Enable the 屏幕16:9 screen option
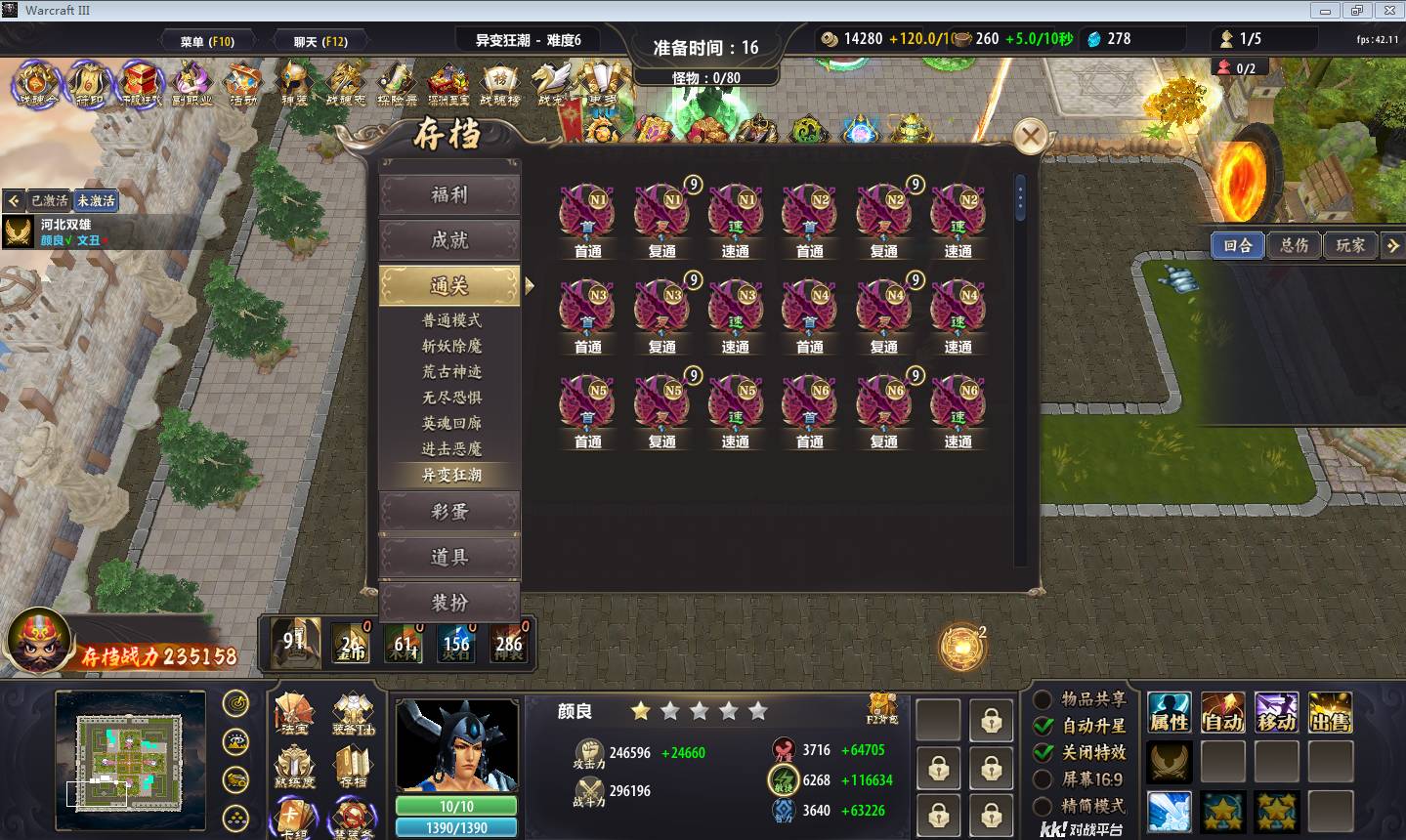The height and width of the screenshot is (840, 1406). point(1044,779)
